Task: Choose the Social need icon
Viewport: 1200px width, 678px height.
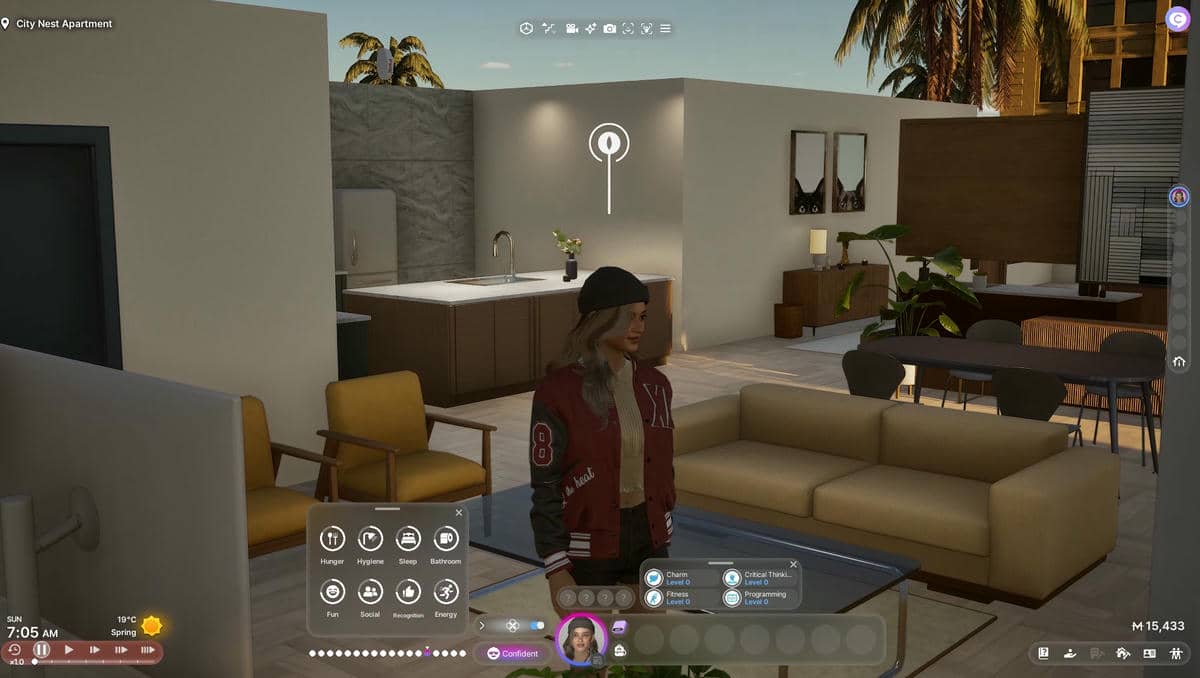Action: (x=370, y=592)
